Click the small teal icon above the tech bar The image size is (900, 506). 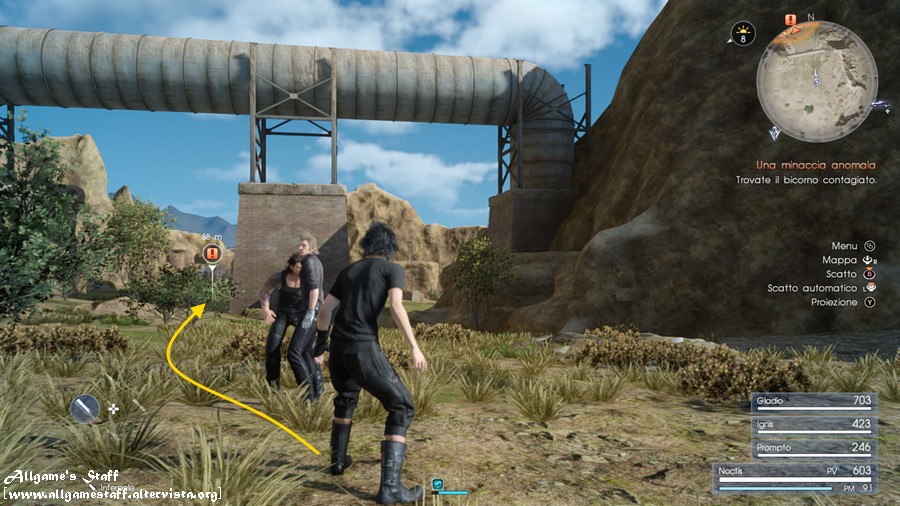coord(438,484)
